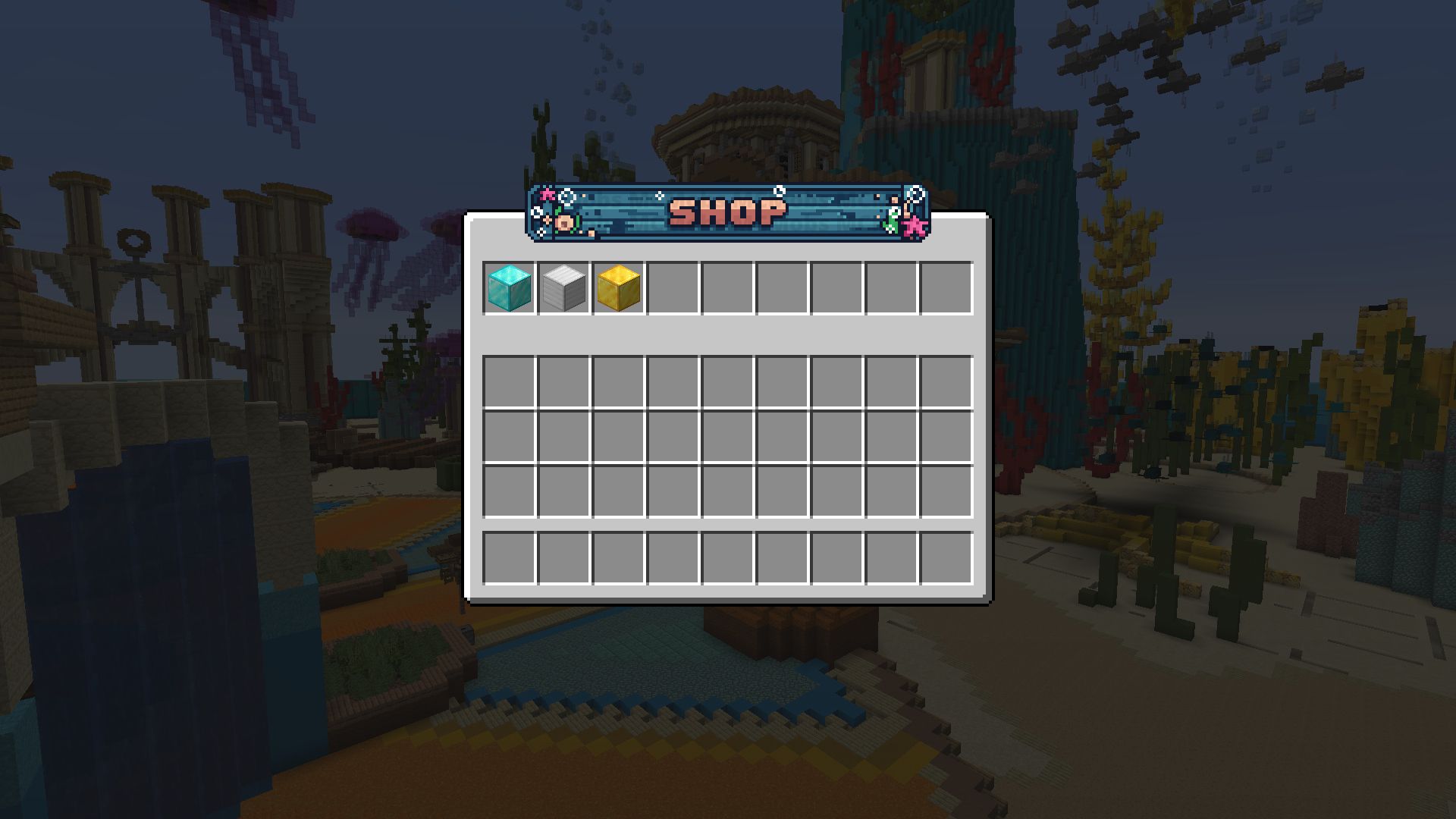This screenshot has height=819, width=1456.
Task: Click the center slot of the inventory grid
Action: [x=728, y=438]
